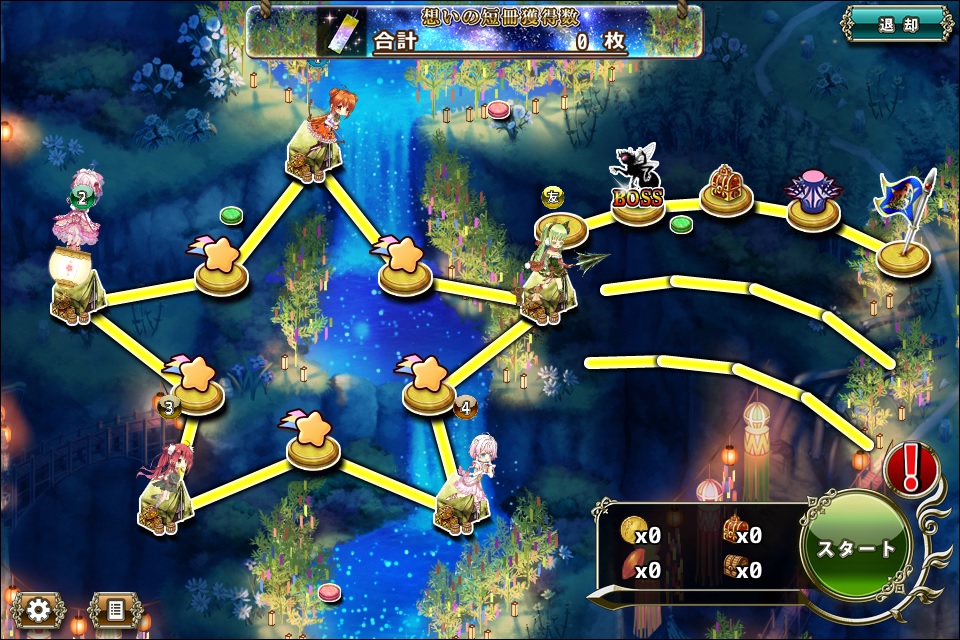Click the green スタート start button
Viewport: 960px width, 640px height.
click(x=856, y=548)
